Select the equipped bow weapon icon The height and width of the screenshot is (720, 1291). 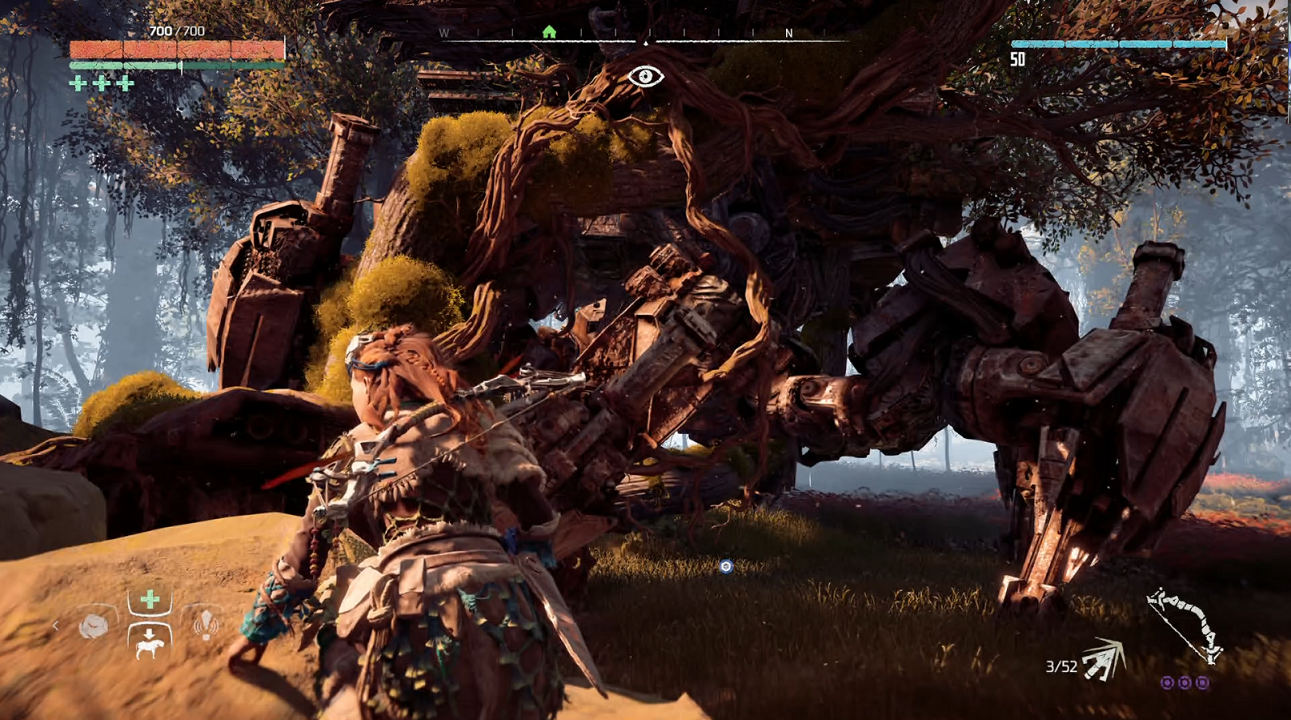click(x=1184, y=625)
